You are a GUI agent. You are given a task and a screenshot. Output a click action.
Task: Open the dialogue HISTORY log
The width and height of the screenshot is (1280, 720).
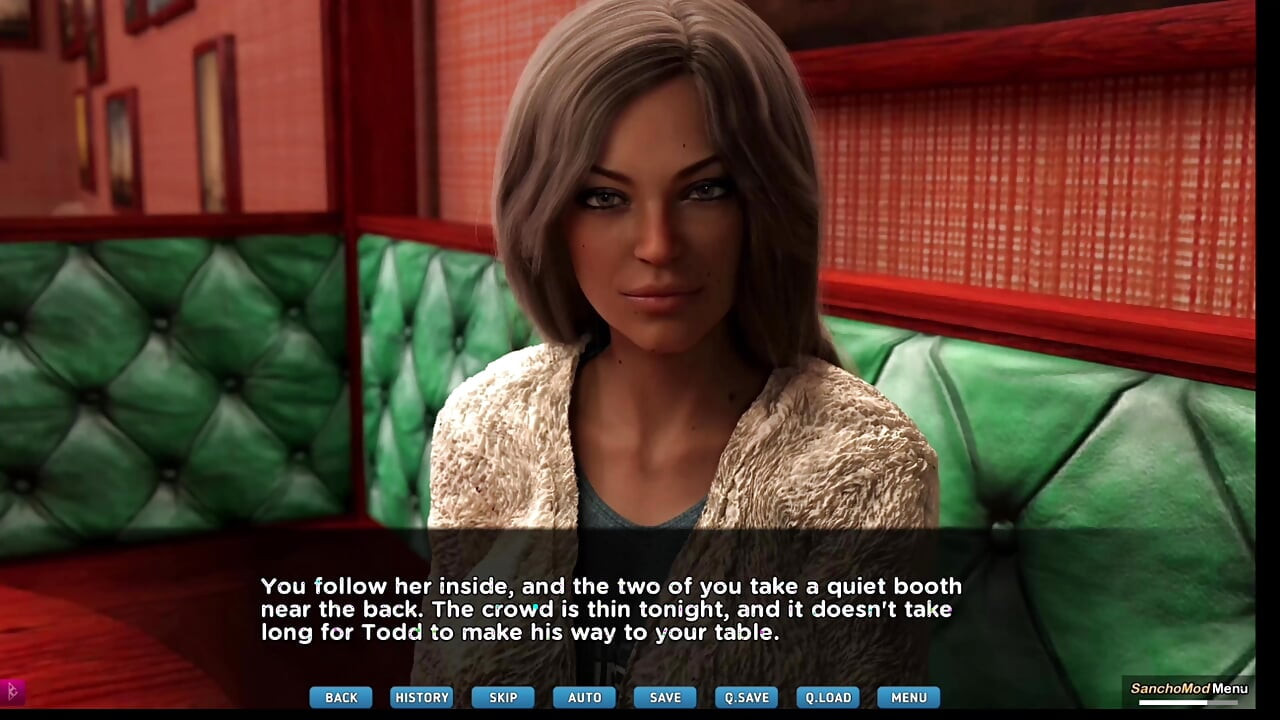point(422,697)
